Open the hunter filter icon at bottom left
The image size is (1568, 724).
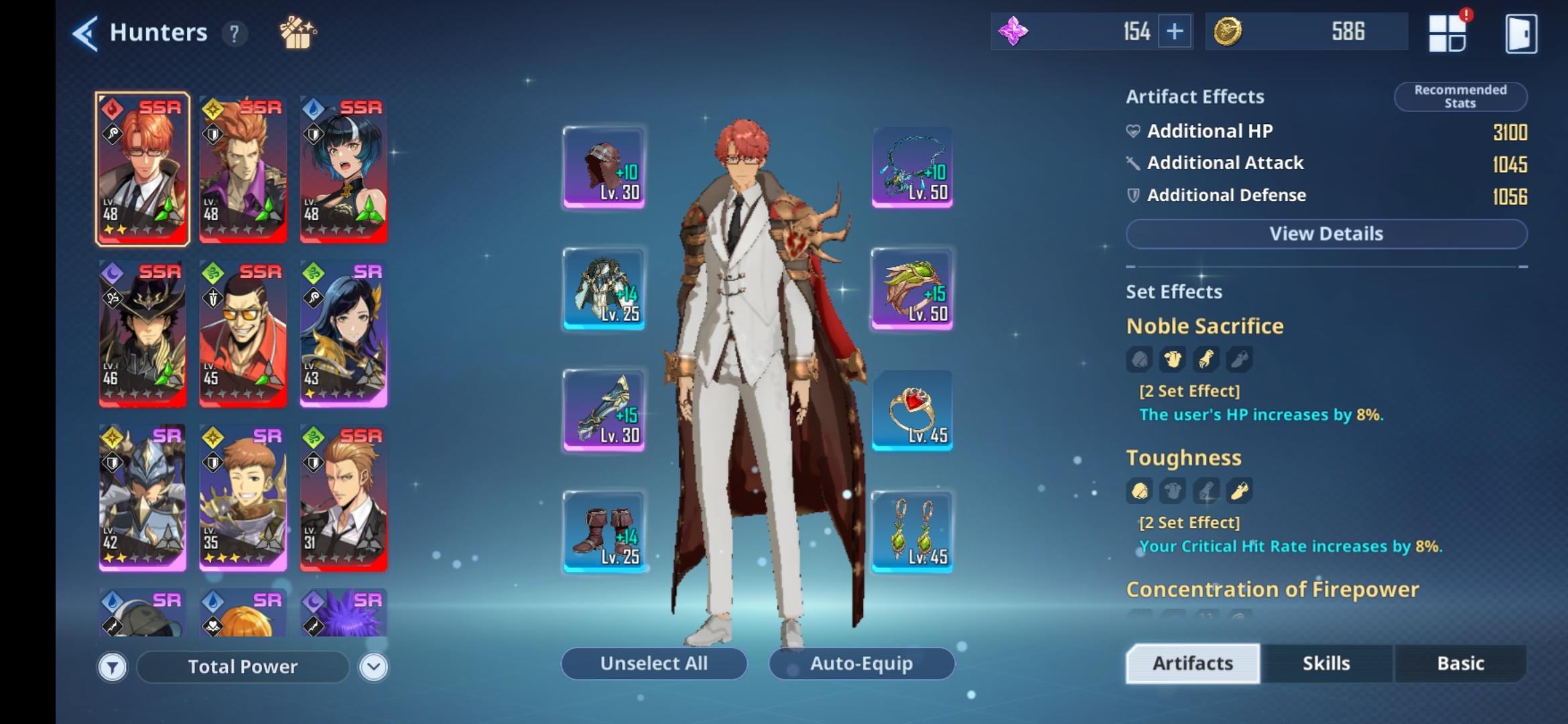tap(113, 666)
